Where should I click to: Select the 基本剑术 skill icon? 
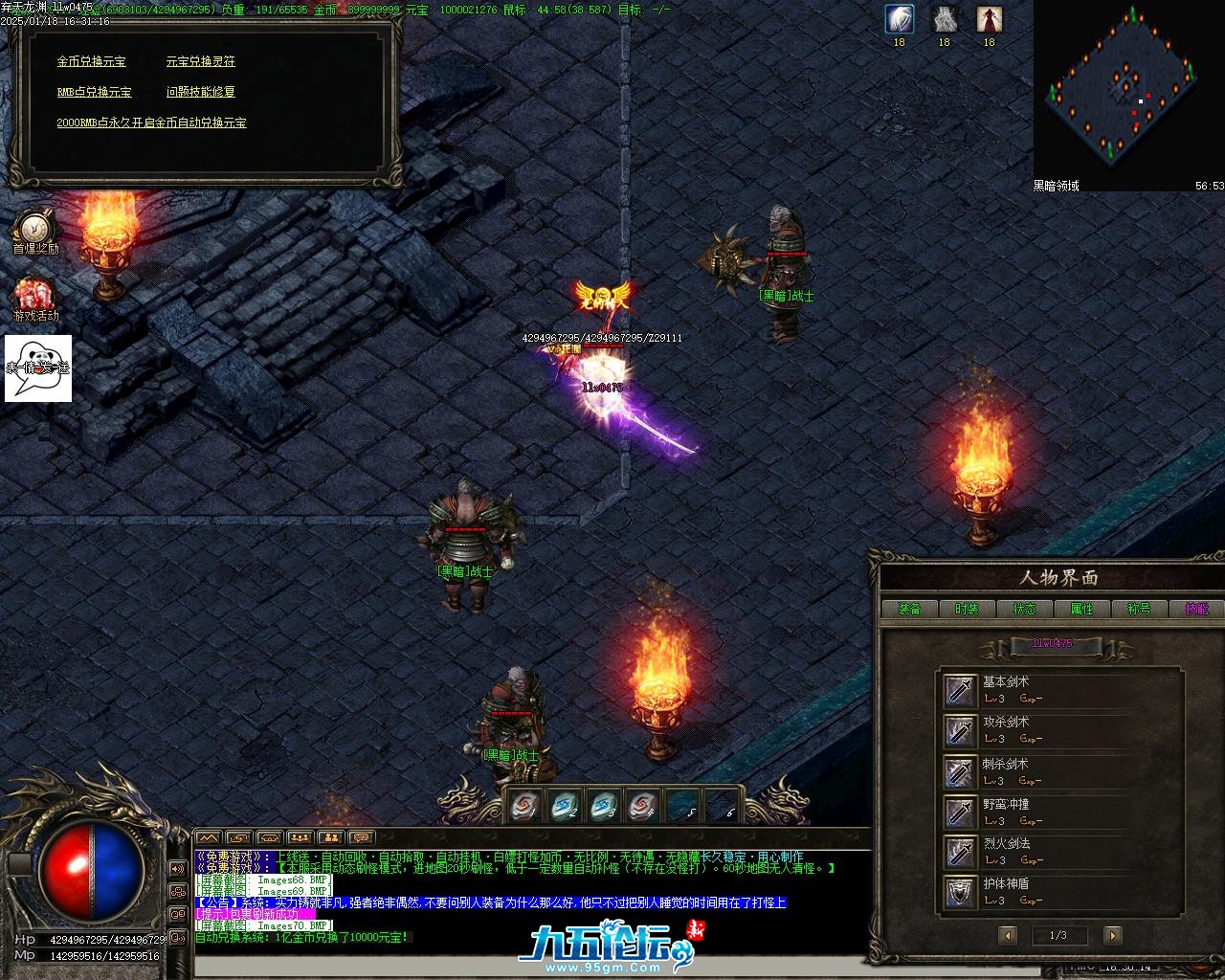coord(960,690)
